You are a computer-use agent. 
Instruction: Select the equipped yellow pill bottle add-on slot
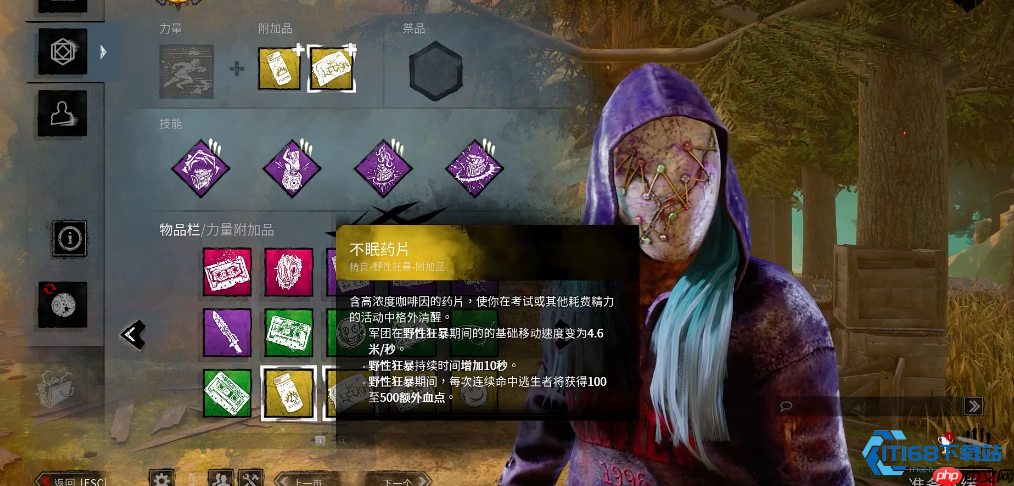pyautogui.click(x=279, y=69)
